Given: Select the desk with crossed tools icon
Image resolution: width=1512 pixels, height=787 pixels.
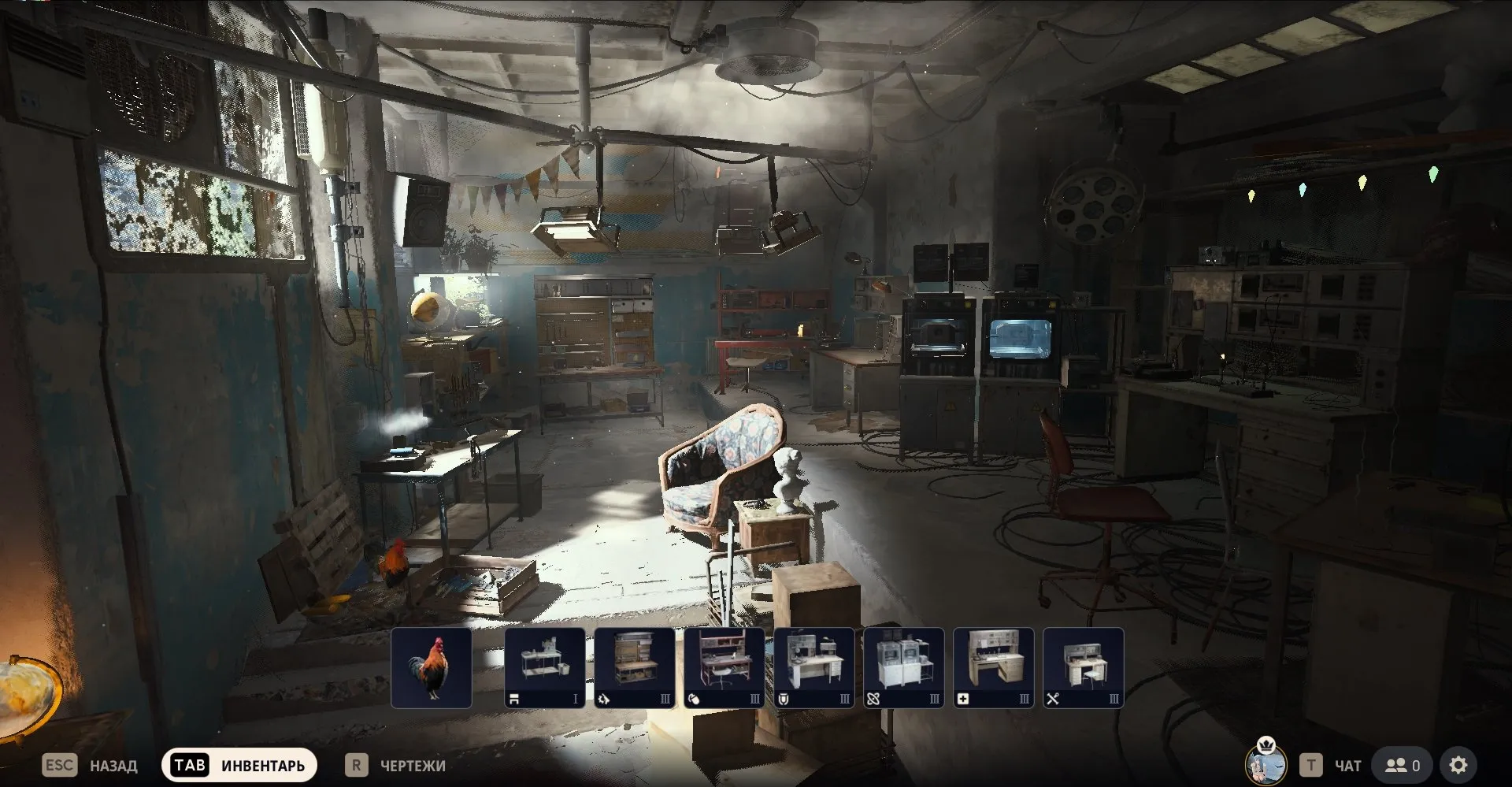Looking at the screenshot, I should (x=1083, y=668).
